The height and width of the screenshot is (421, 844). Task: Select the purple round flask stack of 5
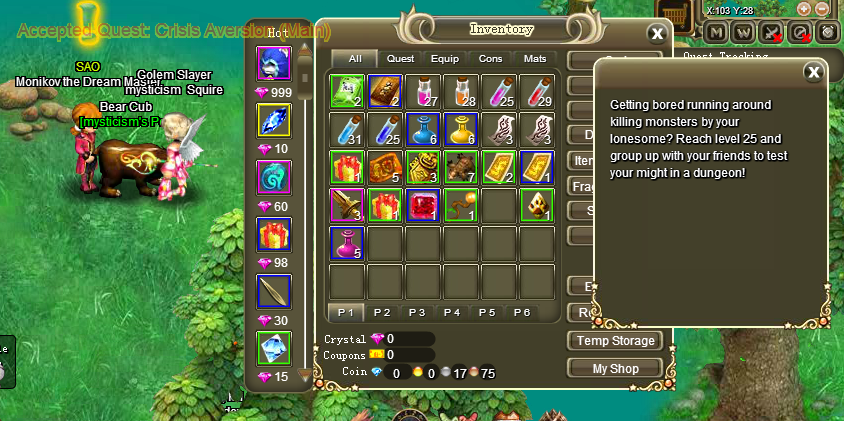coord(346,243)
